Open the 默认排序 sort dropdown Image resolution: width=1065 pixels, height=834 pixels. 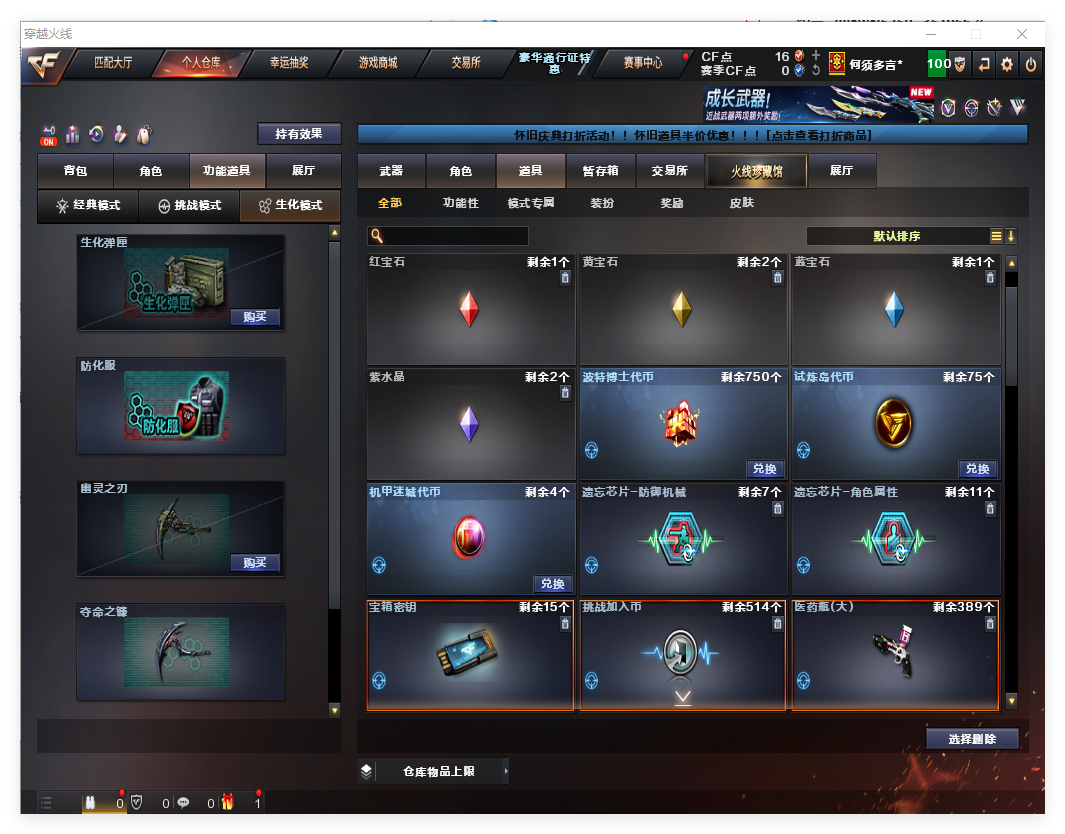pyautogui.click(x=897, y=236)
